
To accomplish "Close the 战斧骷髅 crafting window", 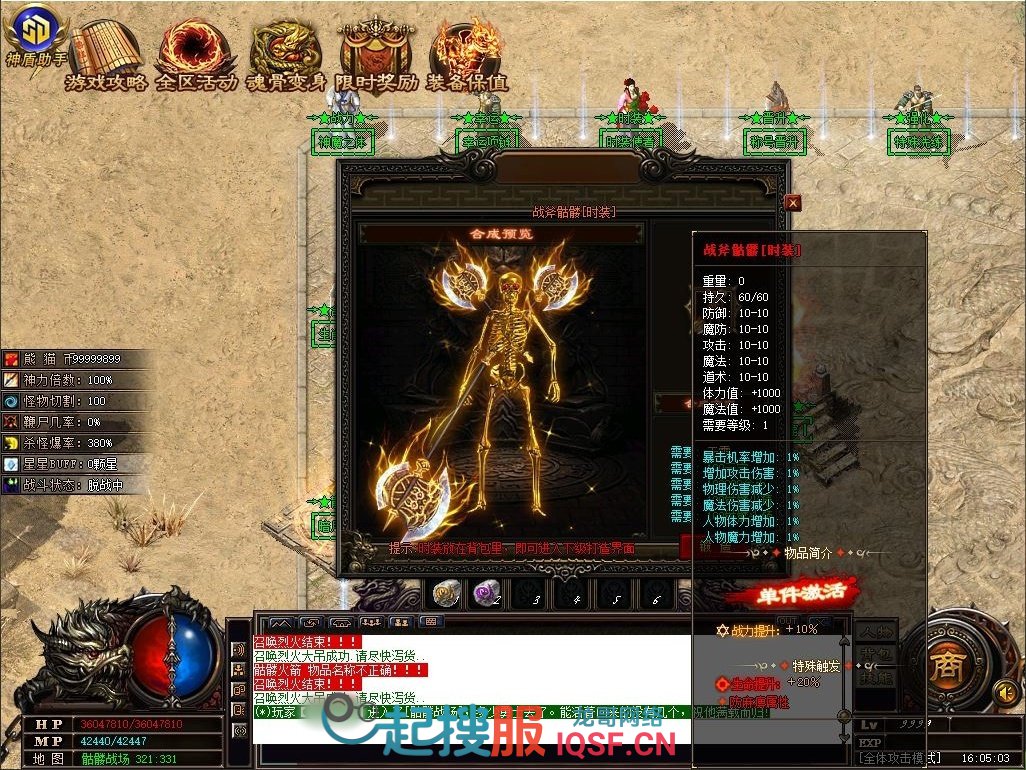I will tap(793, 202).
